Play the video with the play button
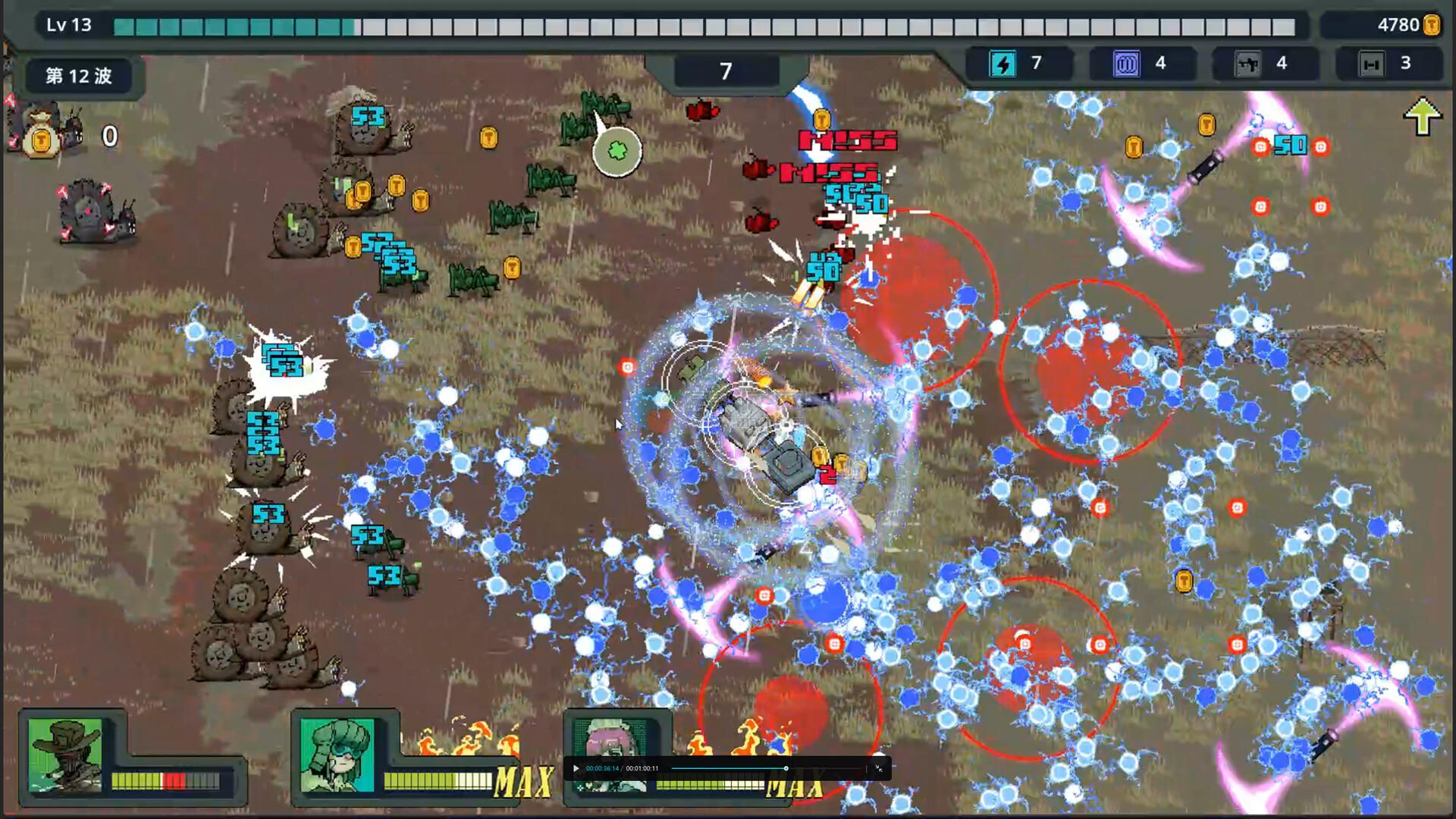Image resolution: width=1456 pixels, height=819 pixels. 576,768
